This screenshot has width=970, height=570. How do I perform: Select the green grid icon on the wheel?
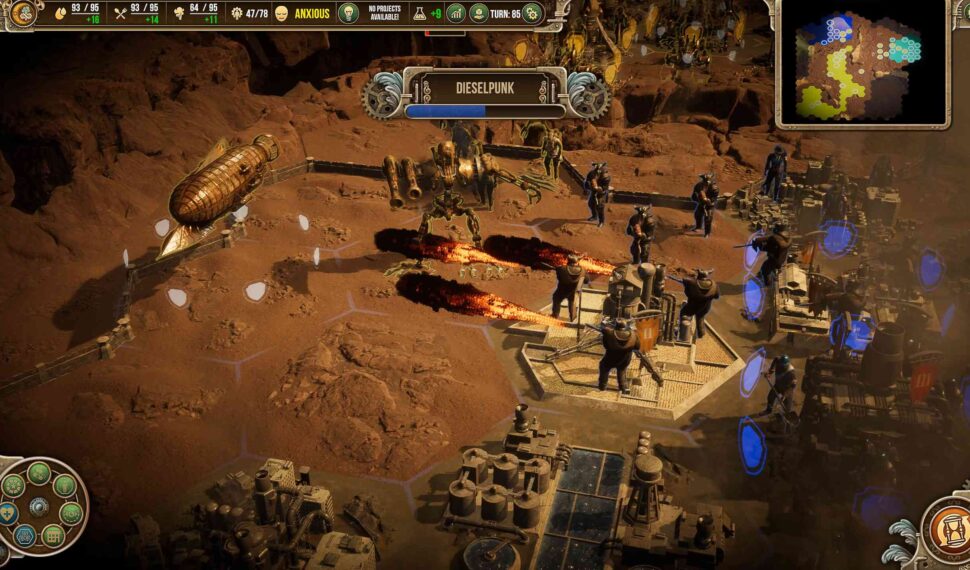tap(53, 535)
